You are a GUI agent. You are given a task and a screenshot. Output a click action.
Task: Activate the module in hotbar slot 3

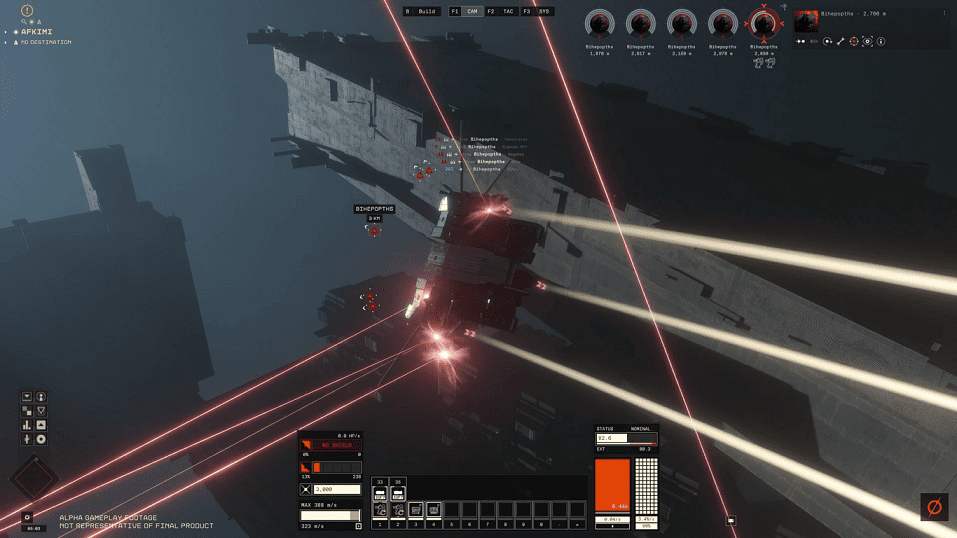tap(416, 510)
